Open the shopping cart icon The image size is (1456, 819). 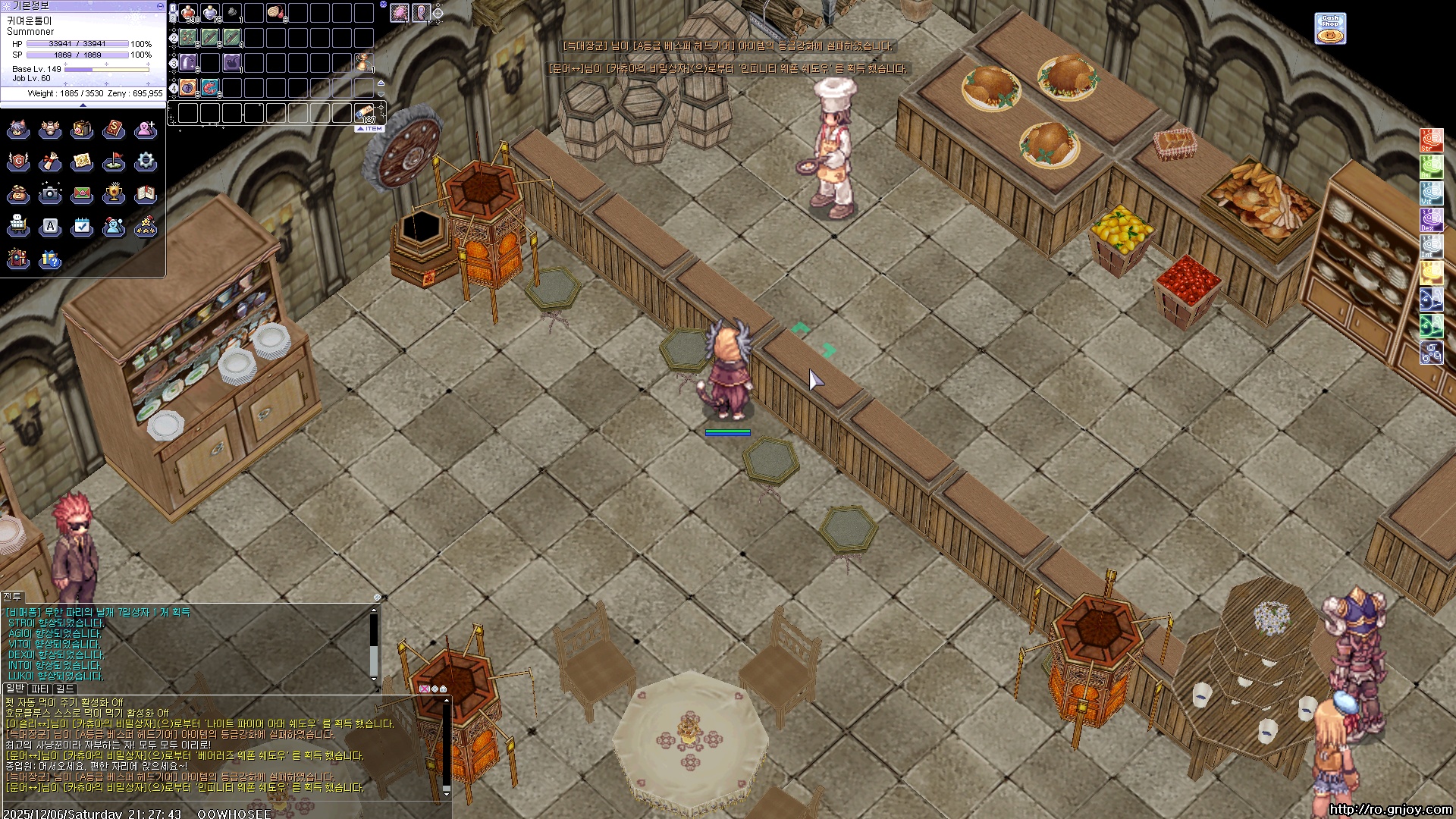click(x=18, y=226)
